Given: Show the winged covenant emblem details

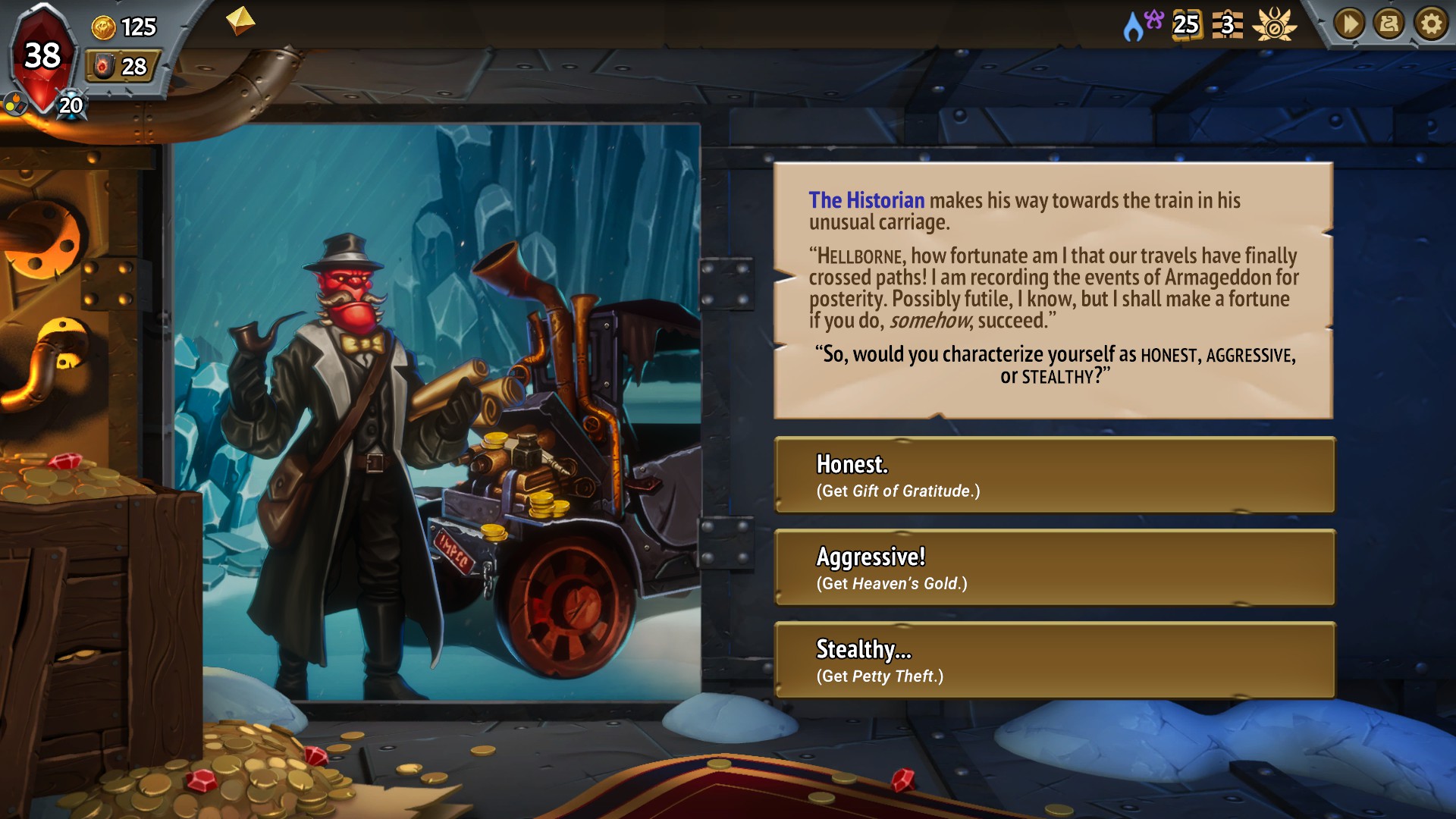Looking at the screenshot, I should 1274,25.
